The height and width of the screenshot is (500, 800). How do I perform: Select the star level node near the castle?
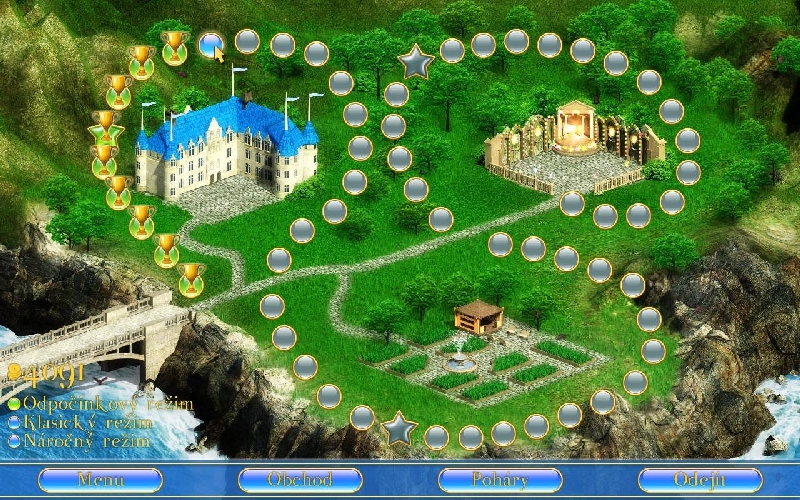(x=415, y=63)
